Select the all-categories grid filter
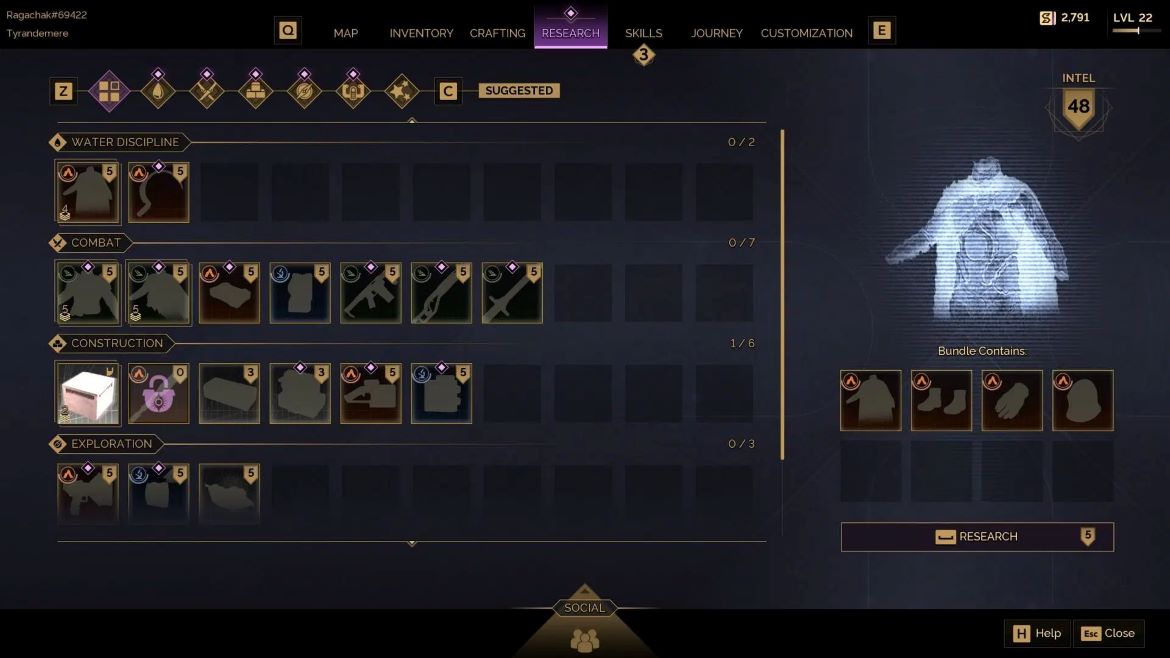The height and width of the screenshot is (658, 1170). tap(109, 92)
